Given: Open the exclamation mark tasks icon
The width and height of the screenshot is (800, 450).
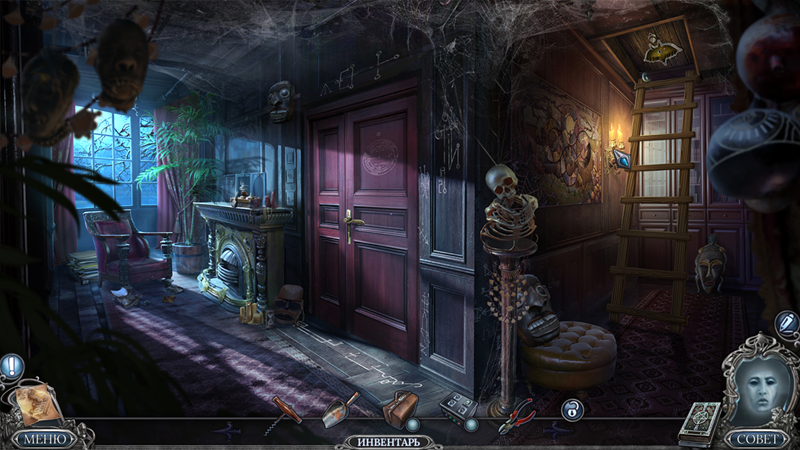Looking at the screenshot, I should click(x=11, y=366).
